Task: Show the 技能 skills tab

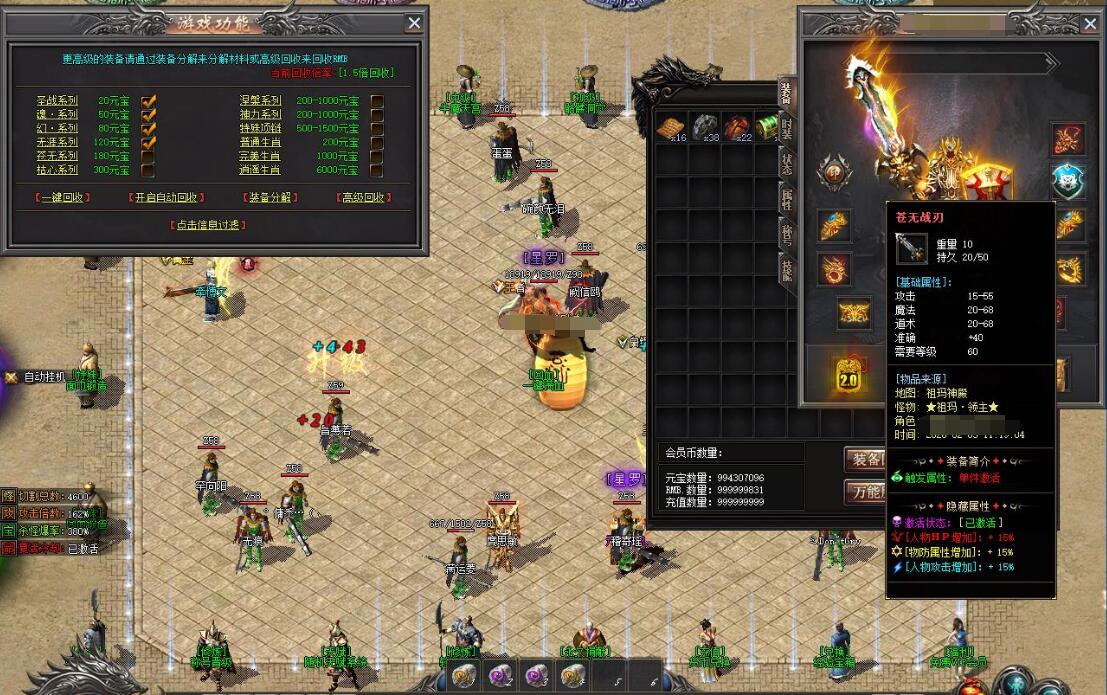Action: (787, 269)
